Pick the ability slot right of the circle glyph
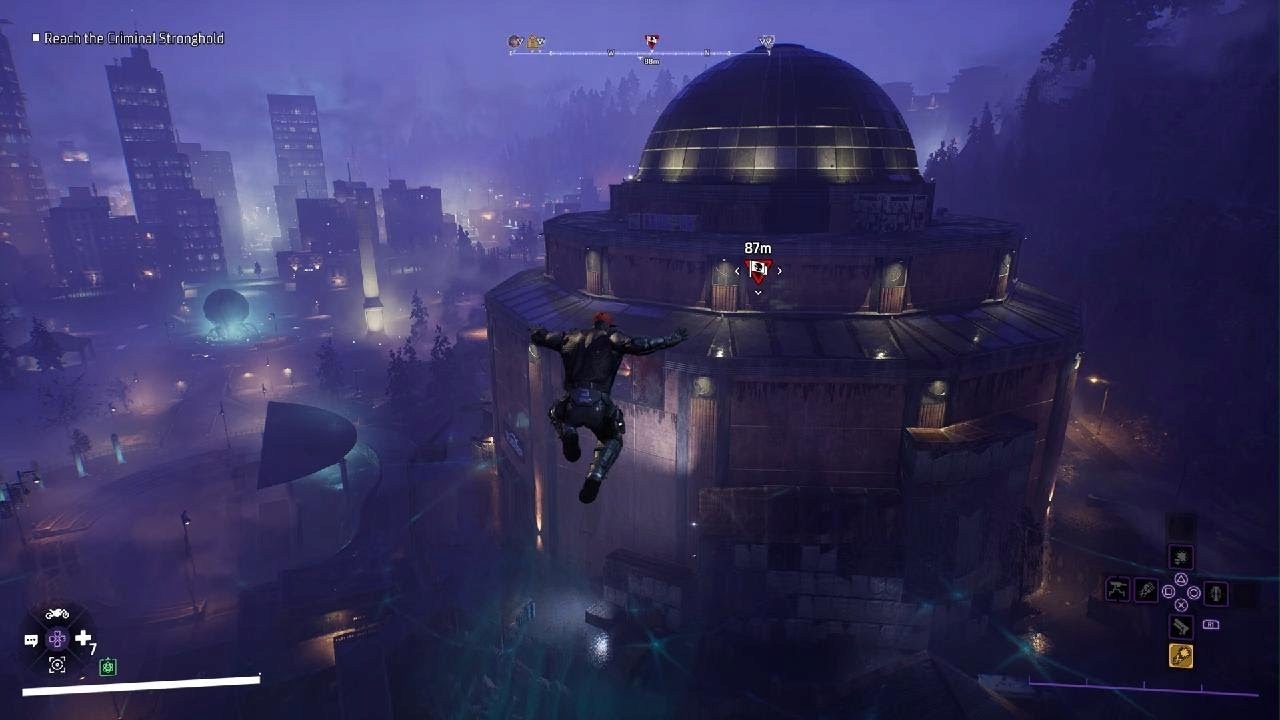The width and height of the screenshot is (1280, 720). [x=1216, y=593]
